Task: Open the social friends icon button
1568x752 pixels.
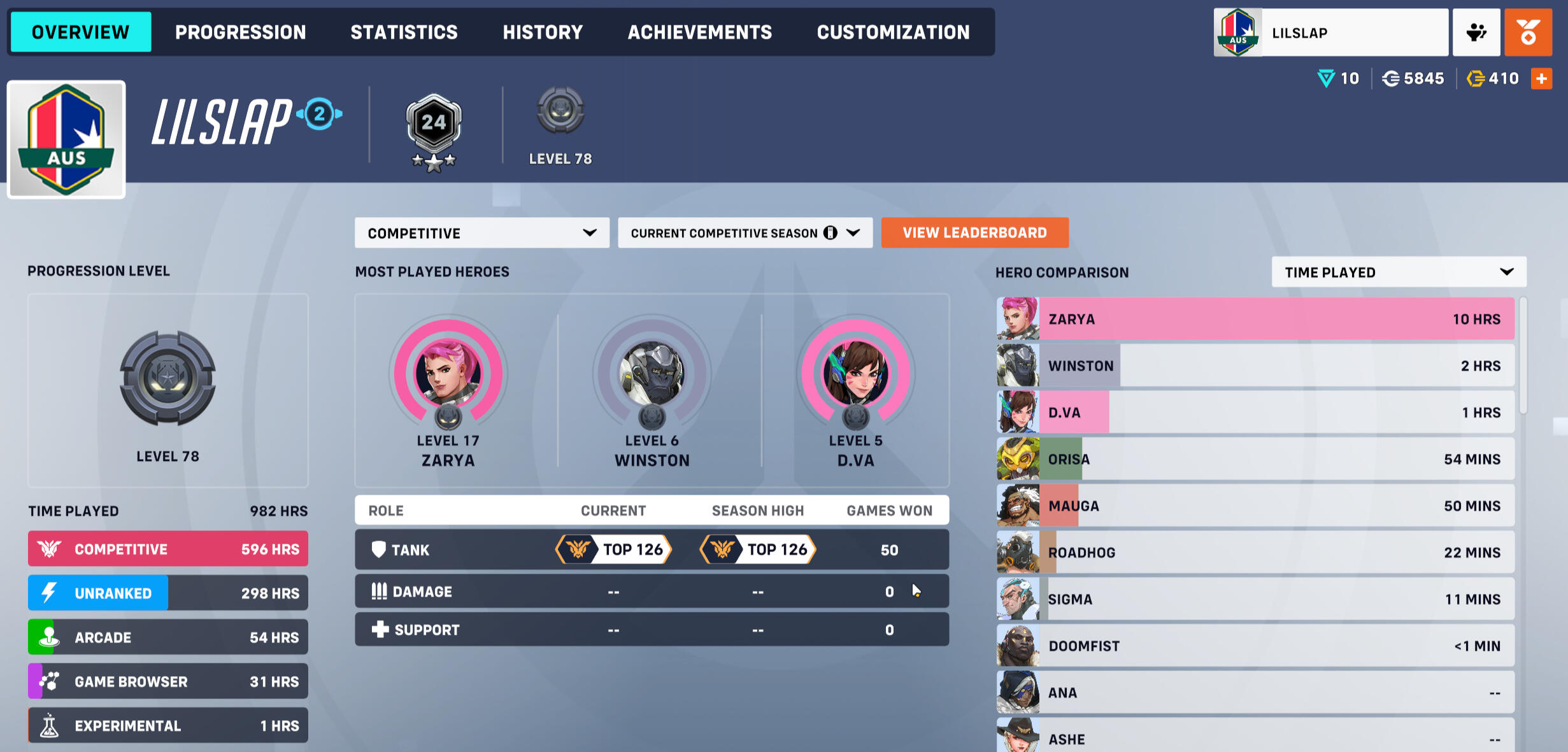Action: [x=1476, y=32]
